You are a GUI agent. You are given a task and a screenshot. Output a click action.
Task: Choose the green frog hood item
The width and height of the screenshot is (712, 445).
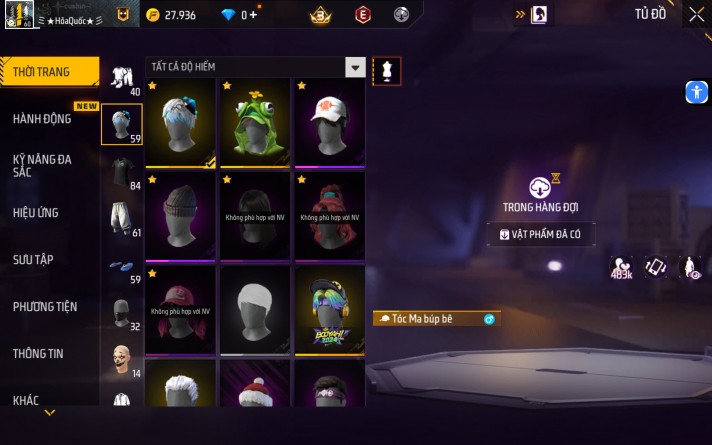point(255,123)
